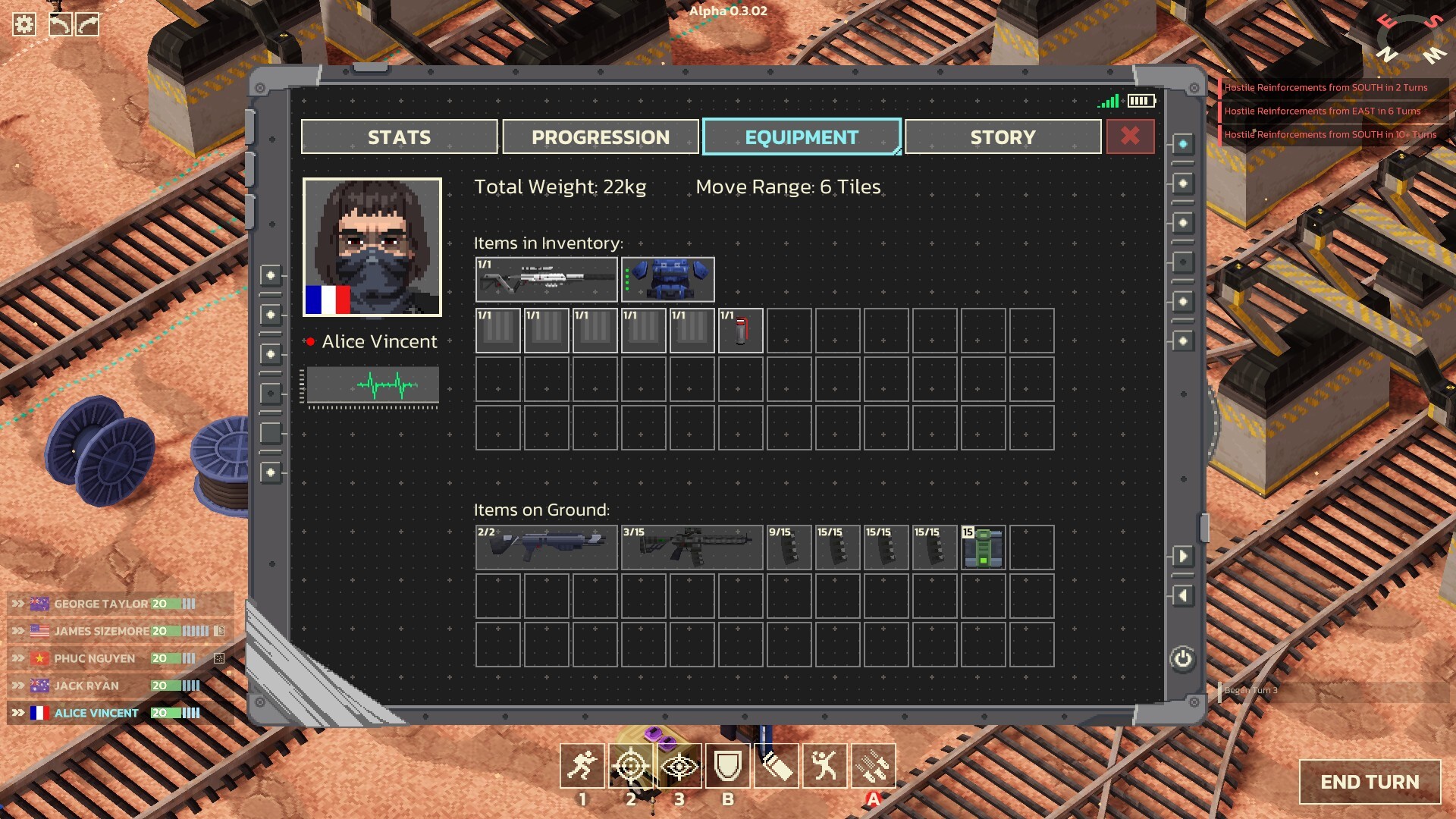The image size is (1456, 819).
Task: Open the settings gear in top-left corner
Action: [25, 24]
